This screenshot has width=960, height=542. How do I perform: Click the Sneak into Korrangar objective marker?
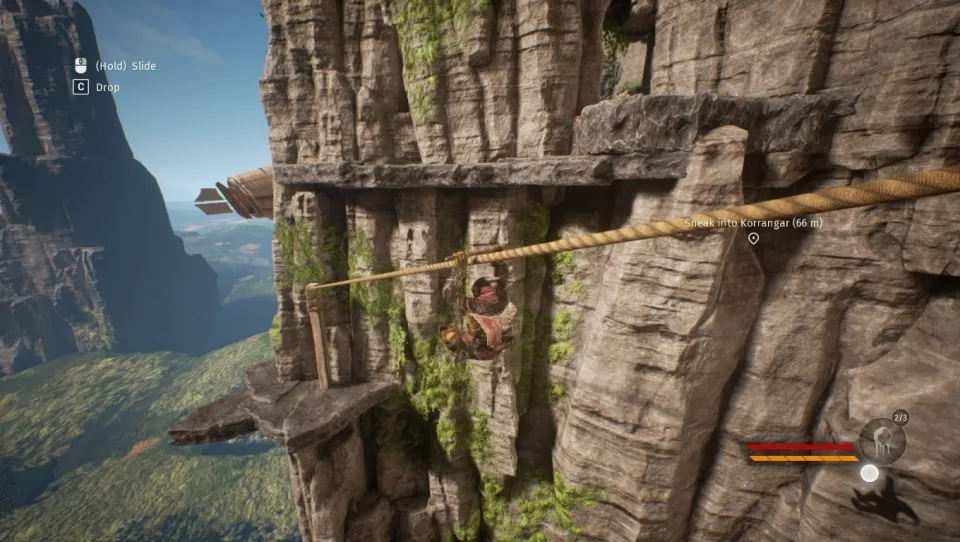pos(753,238)
